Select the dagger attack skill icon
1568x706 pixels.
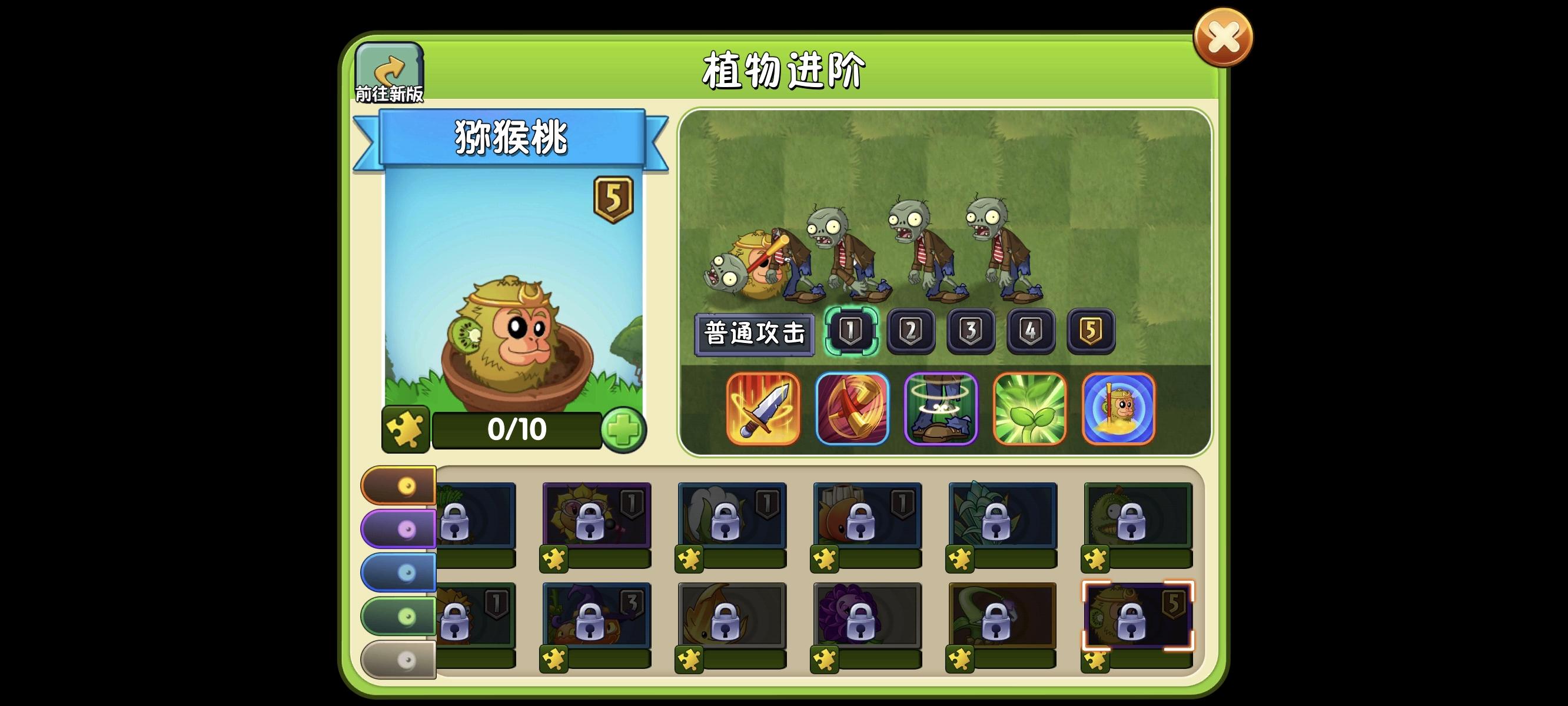(765, 409)
